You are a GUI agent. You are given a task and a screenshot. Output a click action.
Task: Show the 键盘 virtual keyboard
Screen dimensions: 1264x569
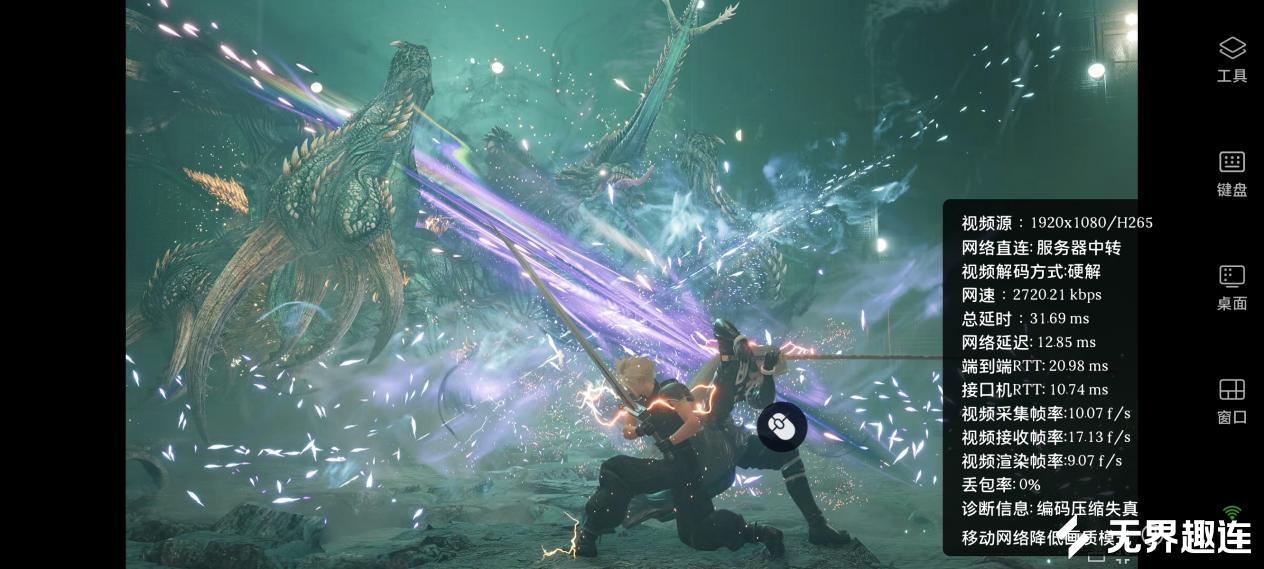click(1231, 172)
